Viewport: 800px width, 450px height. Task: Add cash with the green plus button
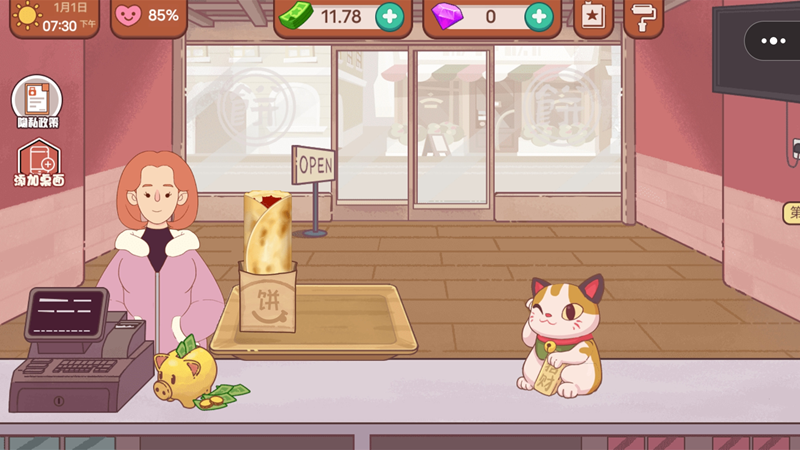pos(389,16)
